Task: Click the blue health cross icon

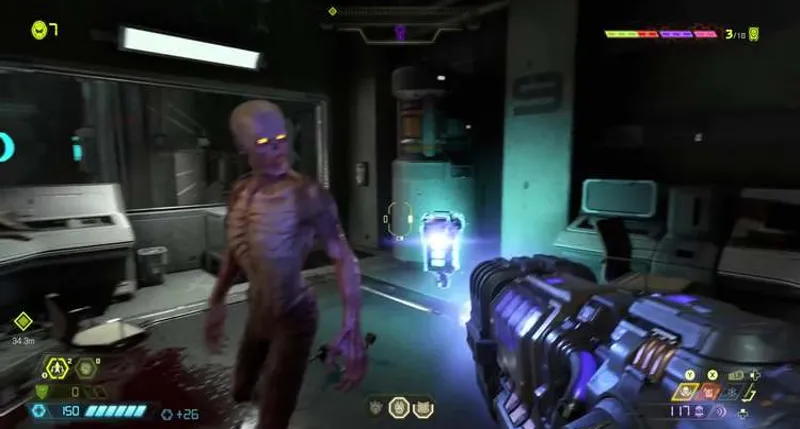Action: pyautogui.click(x=39, y=411)
